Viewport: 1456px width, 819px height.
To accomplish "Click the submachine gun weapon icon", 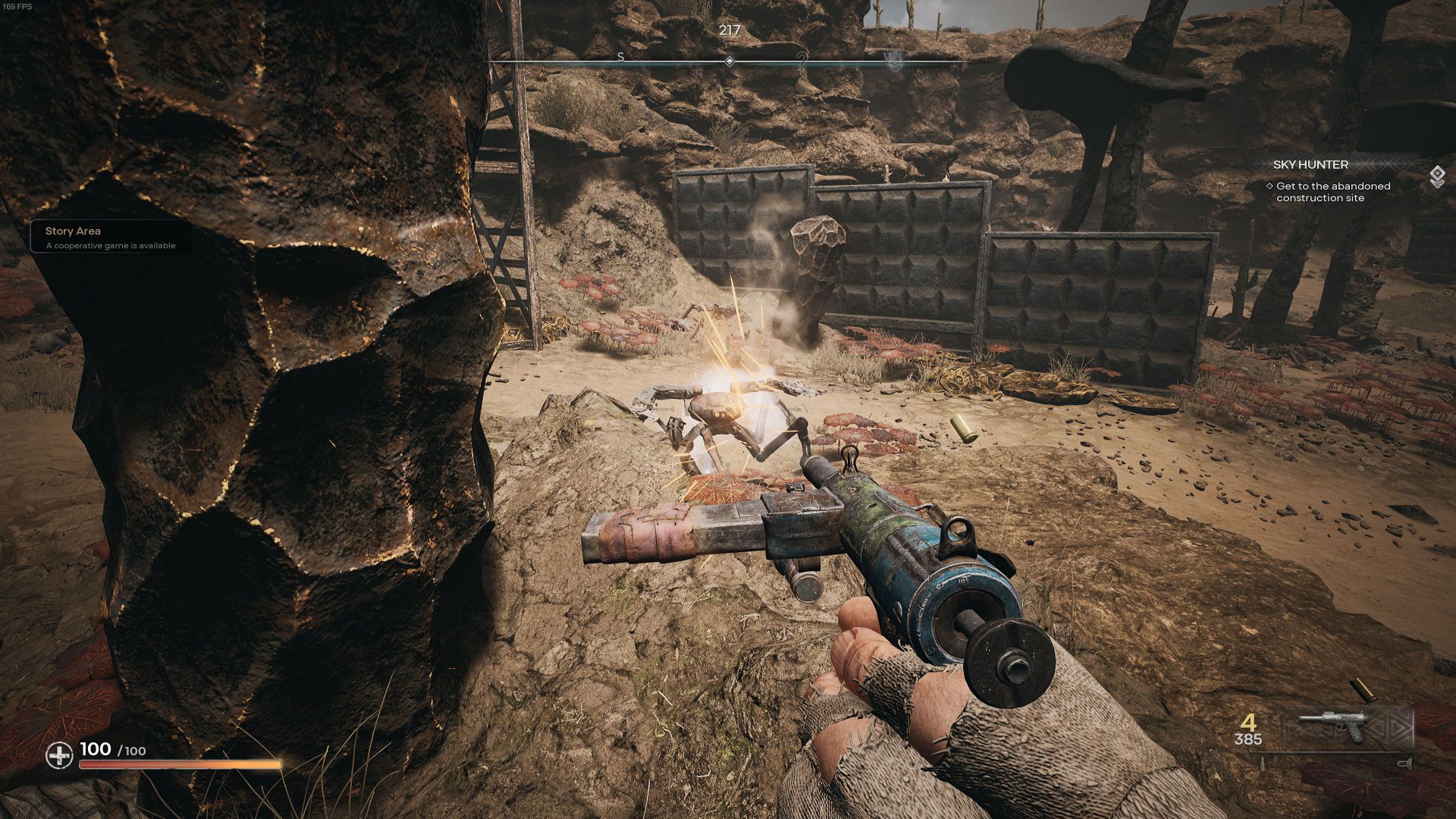I will point(1332,726).
